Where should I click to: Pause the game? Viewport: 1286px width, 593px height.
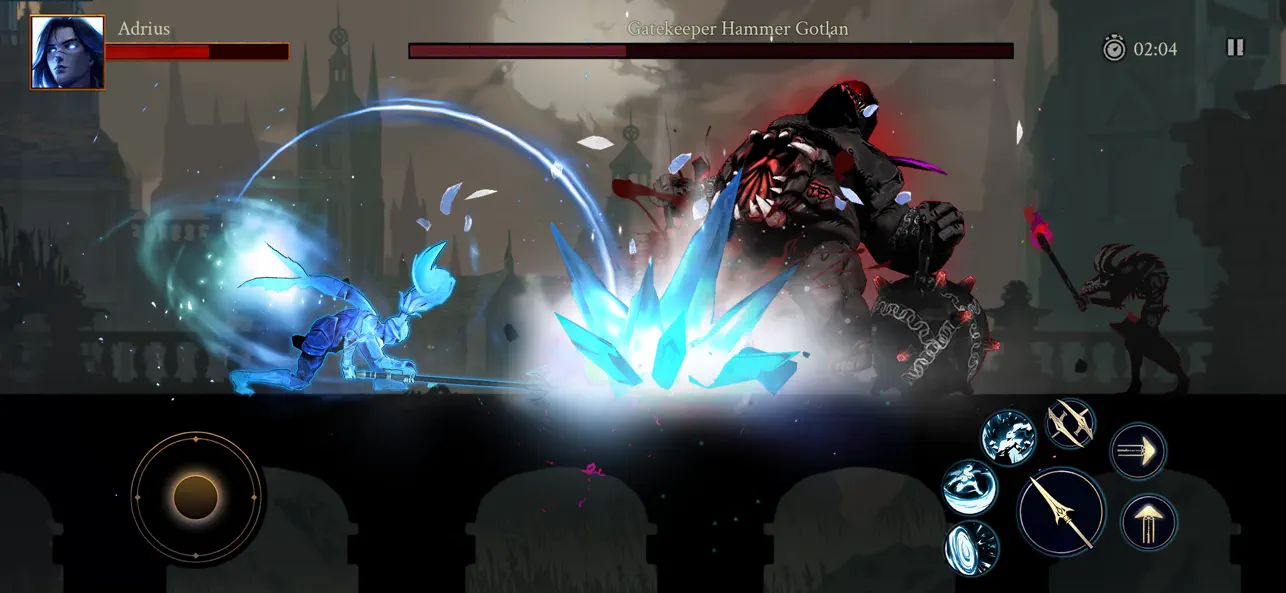(1235, 47)
